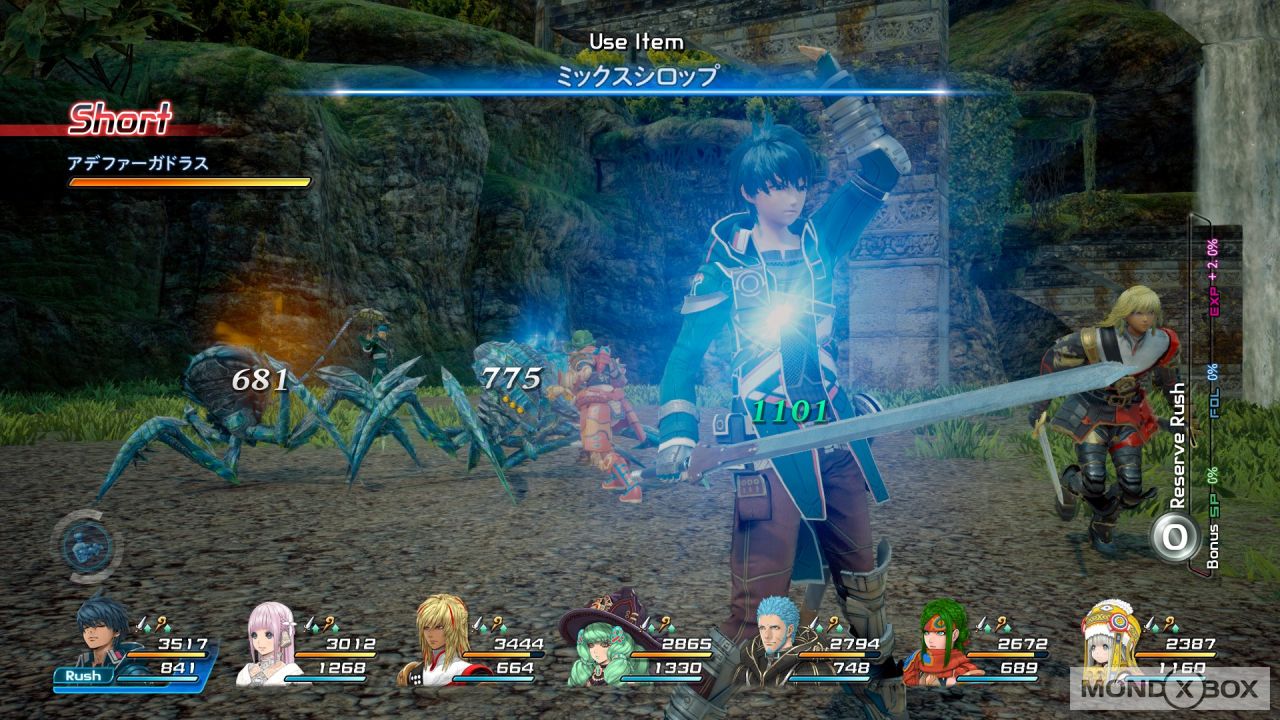
Task: Select the girl in the white hood
Action: pyautogui.click(x=1110, y=640)
